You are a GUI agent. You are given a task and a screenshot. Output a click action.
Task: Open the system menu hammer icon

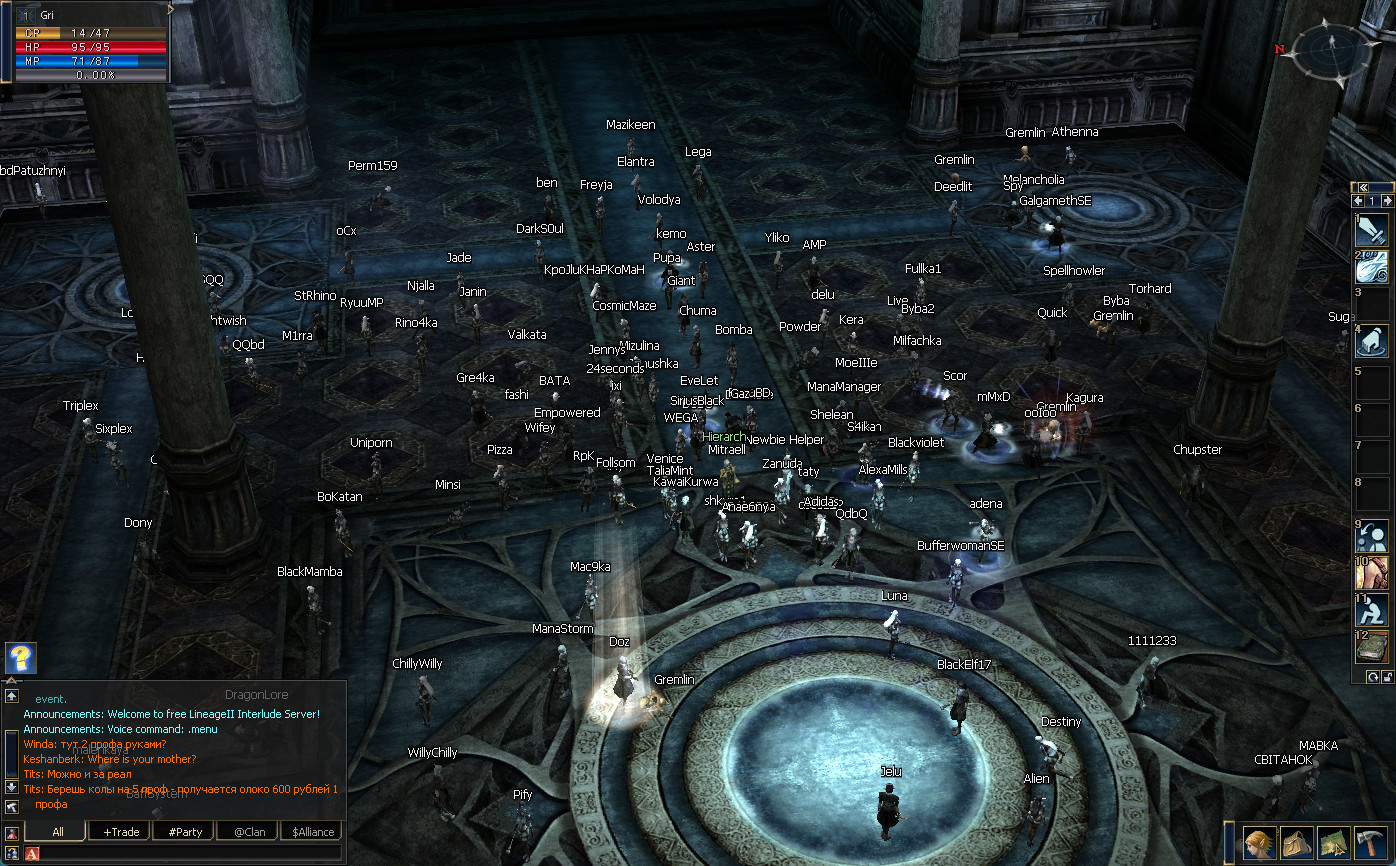[1369, 842]
